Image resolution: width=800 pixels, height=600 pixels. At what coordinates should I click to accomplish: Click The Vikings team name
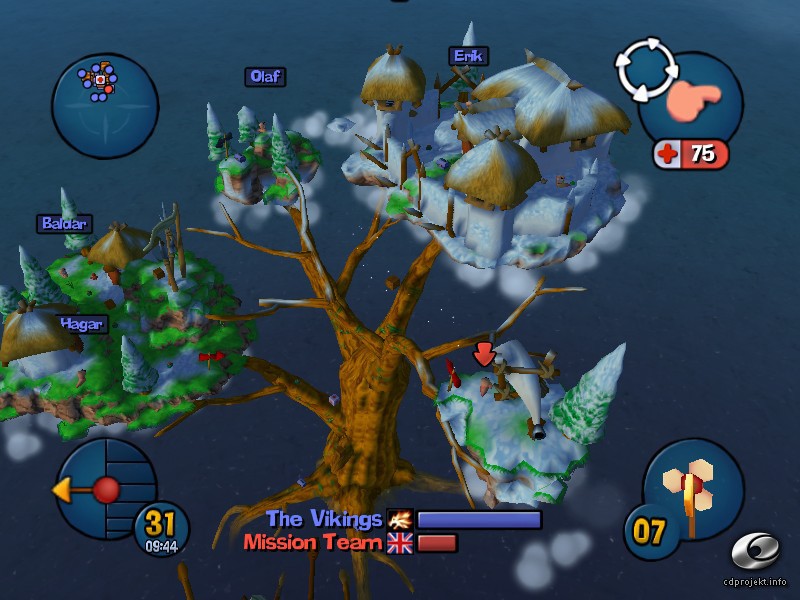324,519
